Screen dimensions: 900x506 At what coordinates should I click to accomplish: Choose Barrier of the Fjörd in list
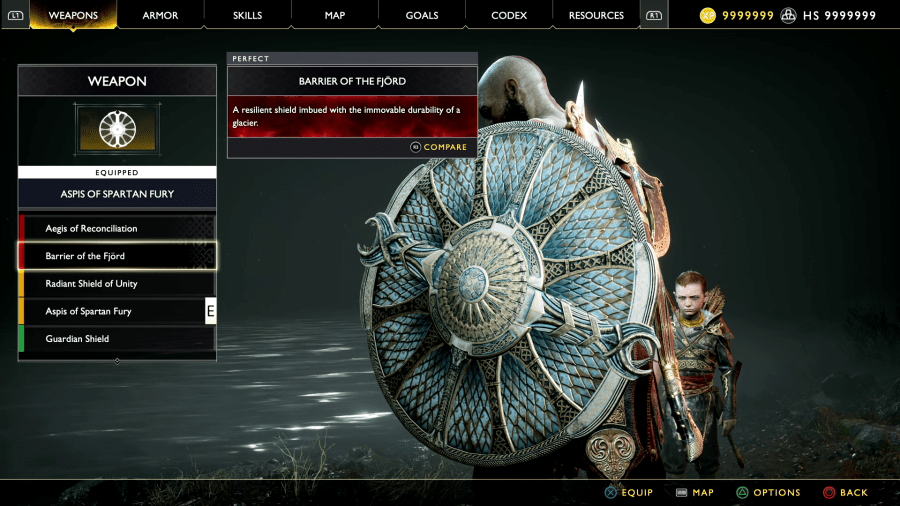click(x=117, y=256)
